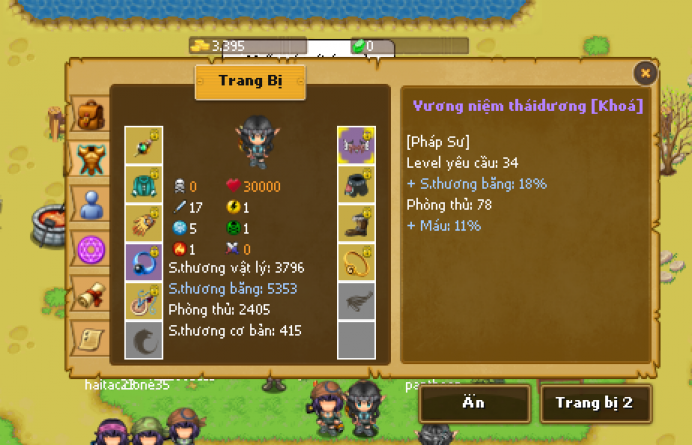Switch to Trang bị 2
The width and height of the screenshot is (692, 445).
(x=595, y=403)
